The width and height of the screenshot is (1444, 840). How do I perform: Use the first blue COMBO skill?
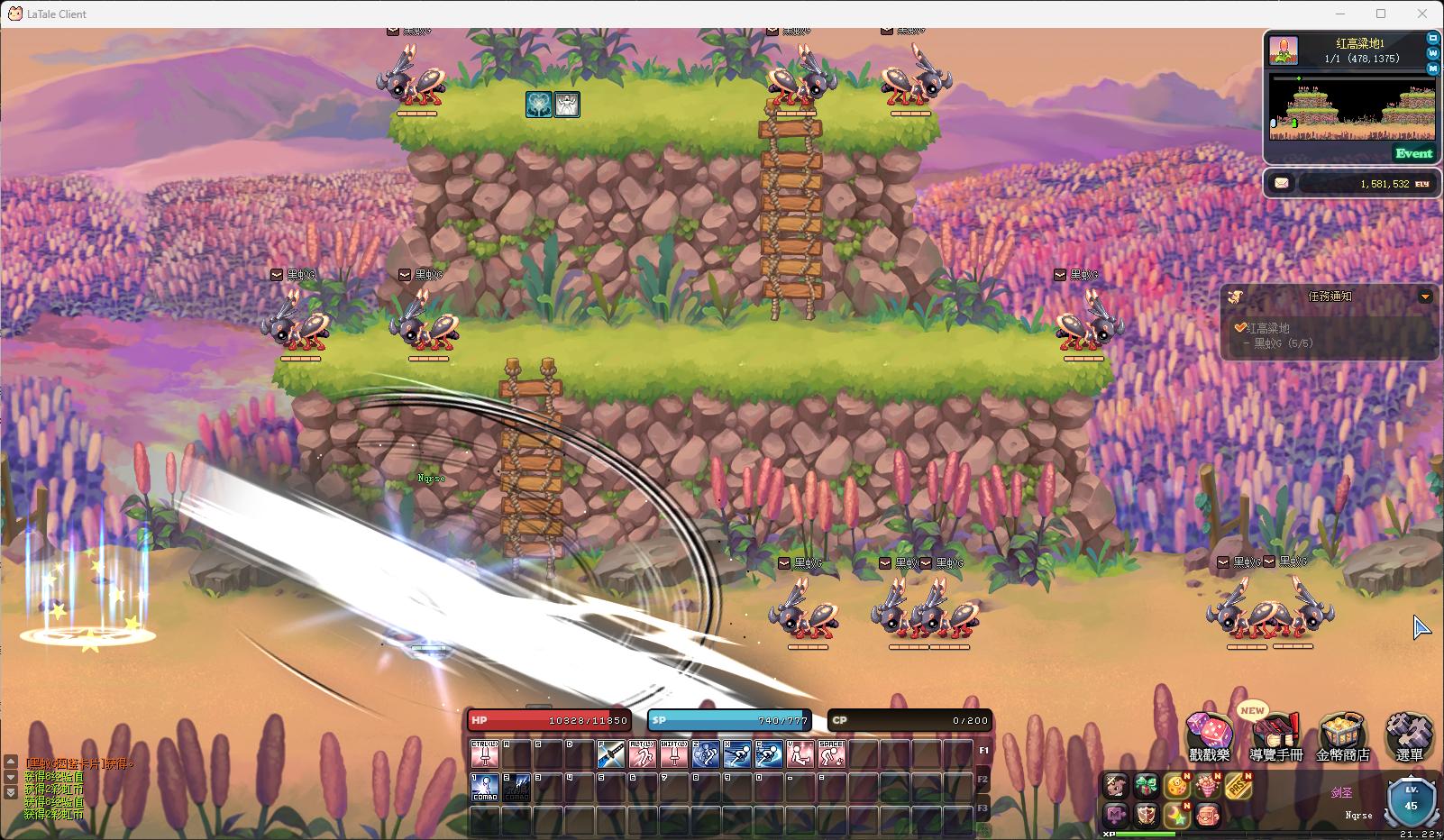[x=486, y=787]
